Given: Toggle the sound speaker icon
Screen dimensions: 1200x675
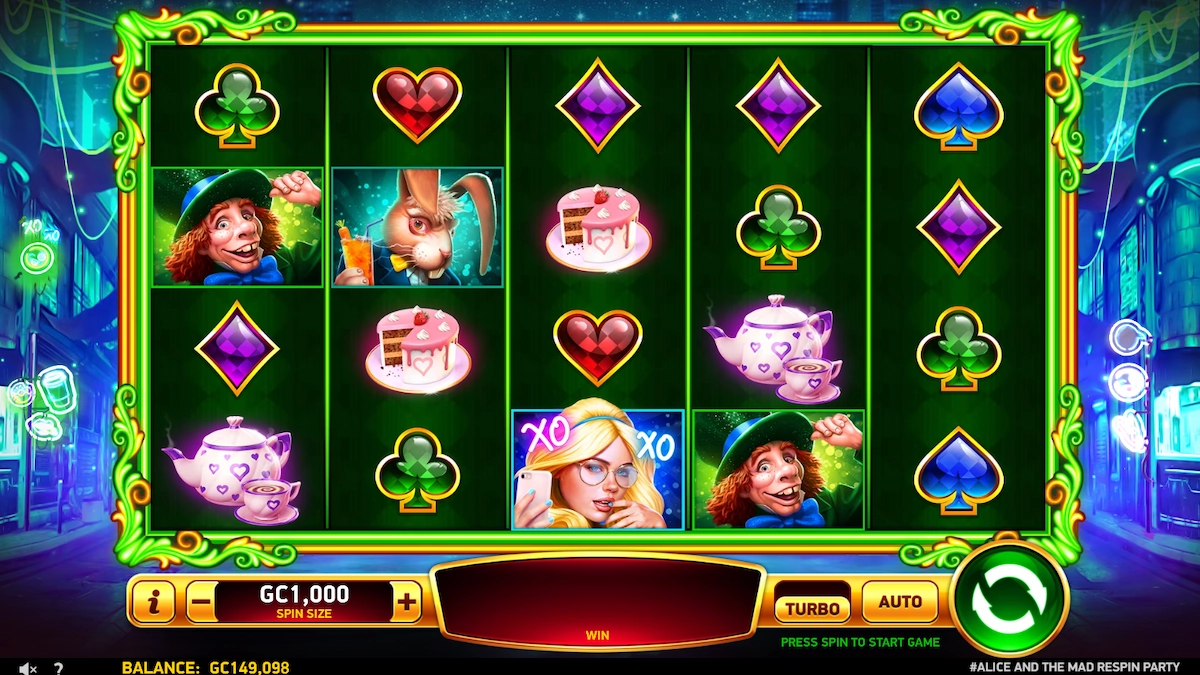Looking at the screenshot, I should (x=28, y=667).
